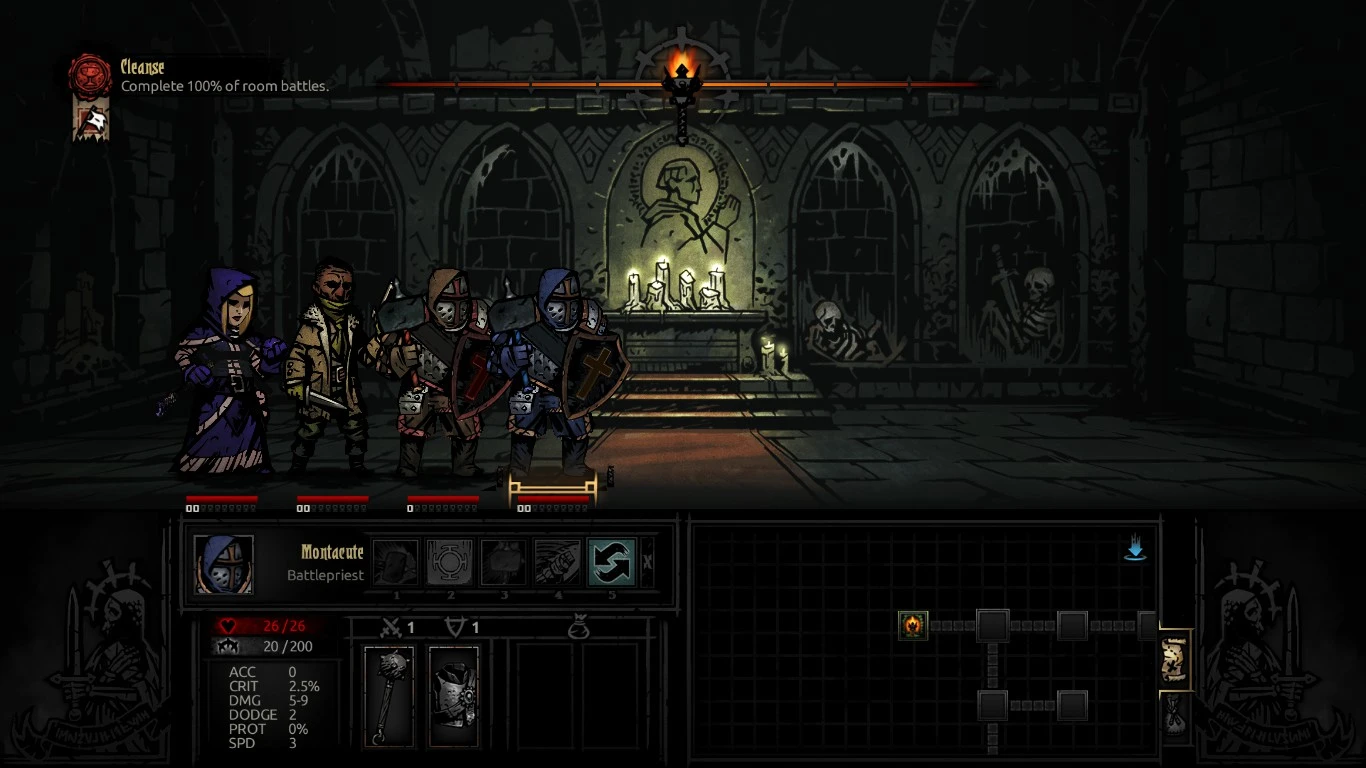Click the current torch-marked room on the map

point(913,626)
